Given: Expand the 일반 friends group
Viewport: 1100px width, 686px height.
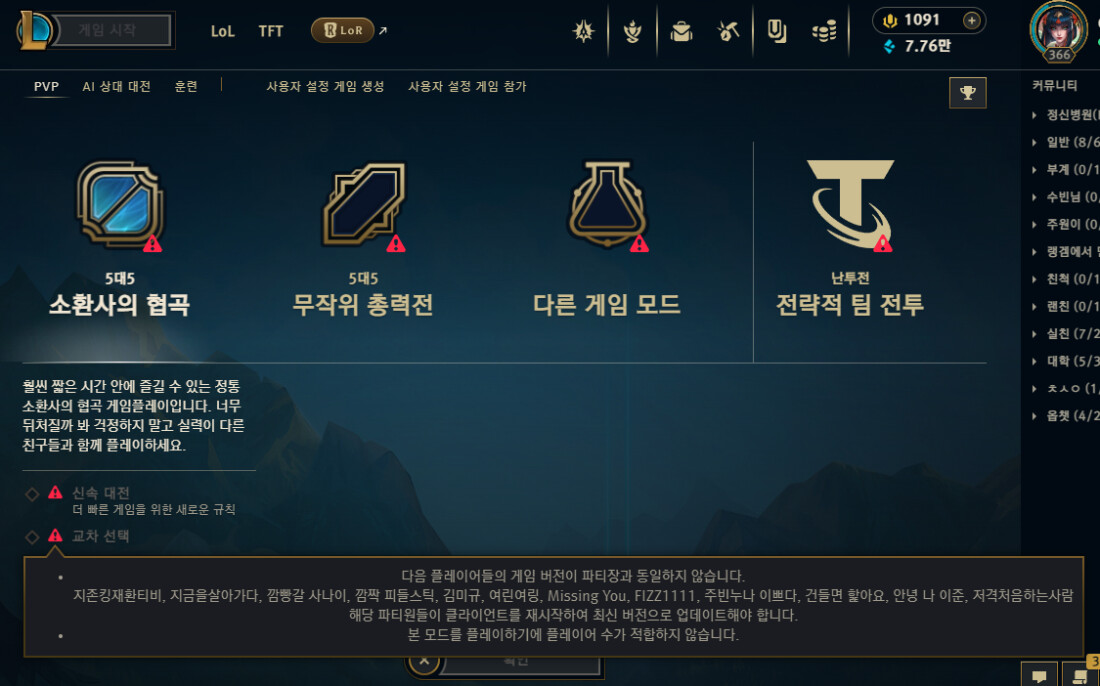Looking at the screenshot, I should click(1060, 142).
